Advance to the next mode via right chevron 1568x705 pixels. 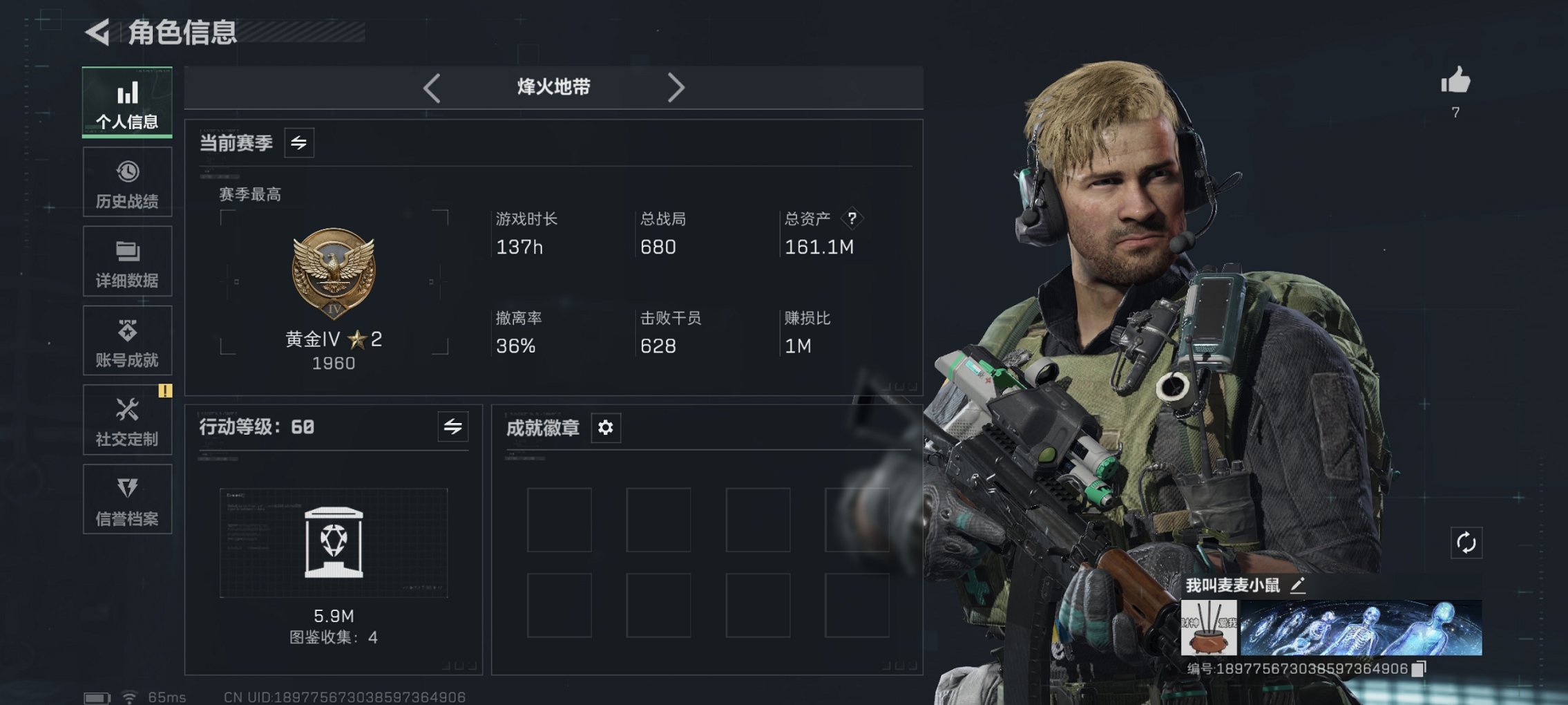(676, 87)
